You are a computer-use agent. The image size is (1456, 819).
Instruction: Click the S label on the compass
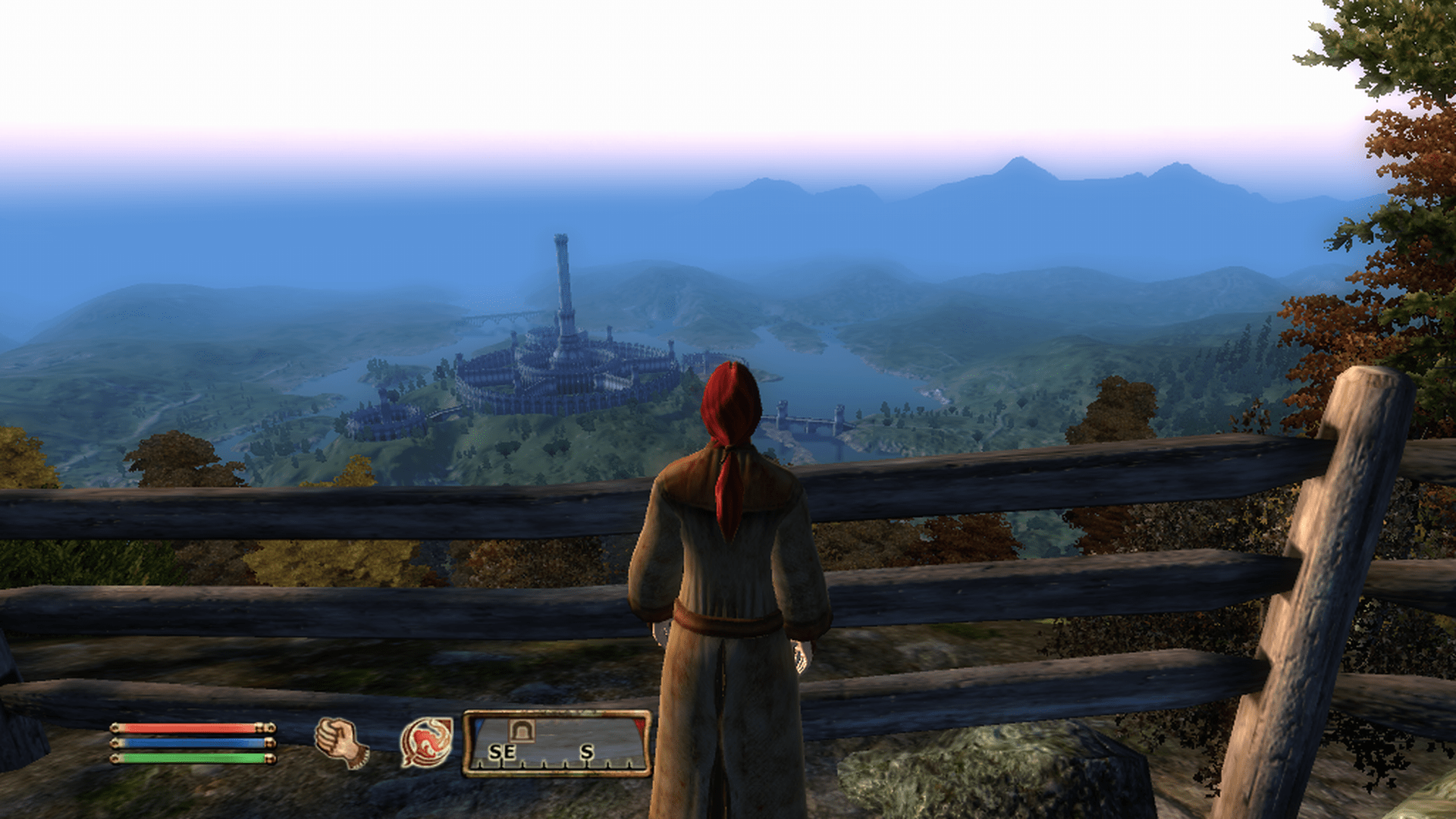(588, 752)
